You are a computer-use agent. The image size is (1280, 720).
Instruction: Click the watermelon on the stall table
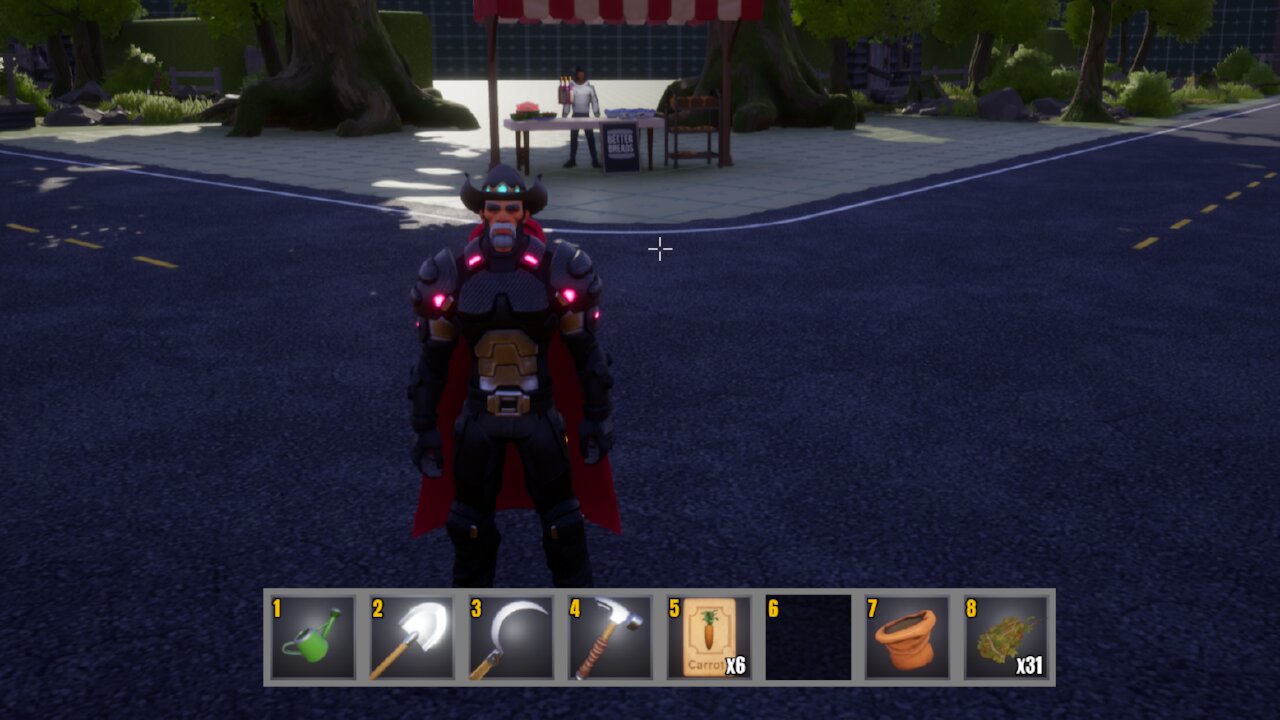pos(527,108)
